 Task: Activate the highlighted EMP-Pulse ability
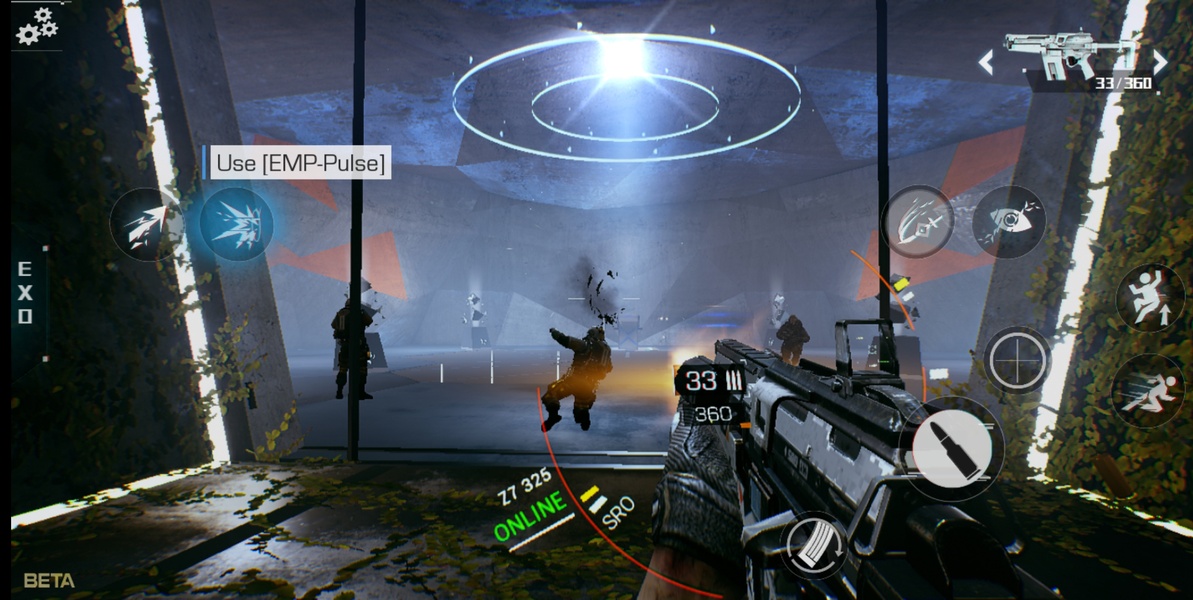tap(236, 224)
